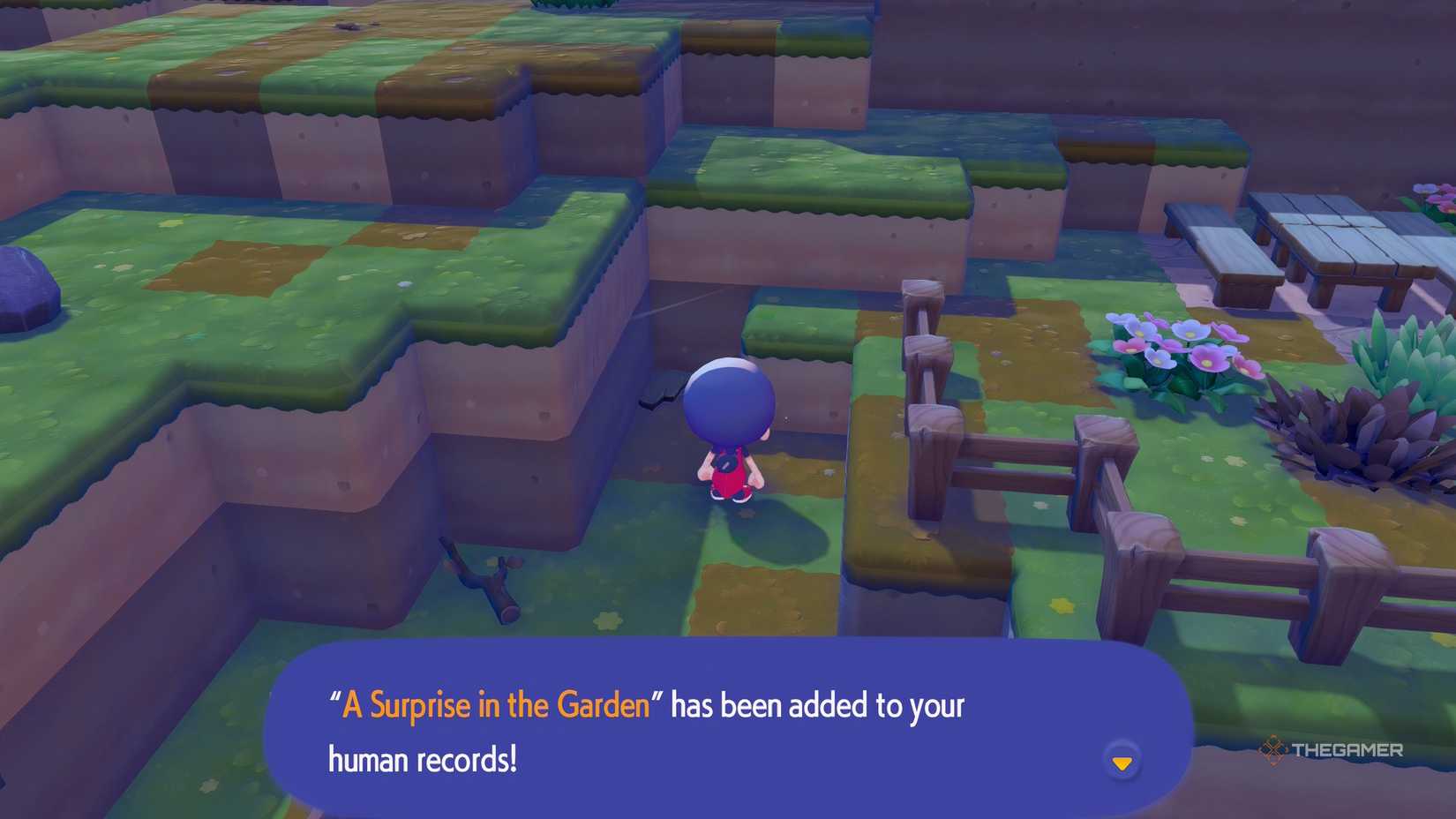1456x819 pixels.
Task: Click the orange X emblem in the watermark
Action: click(1272, 749)
